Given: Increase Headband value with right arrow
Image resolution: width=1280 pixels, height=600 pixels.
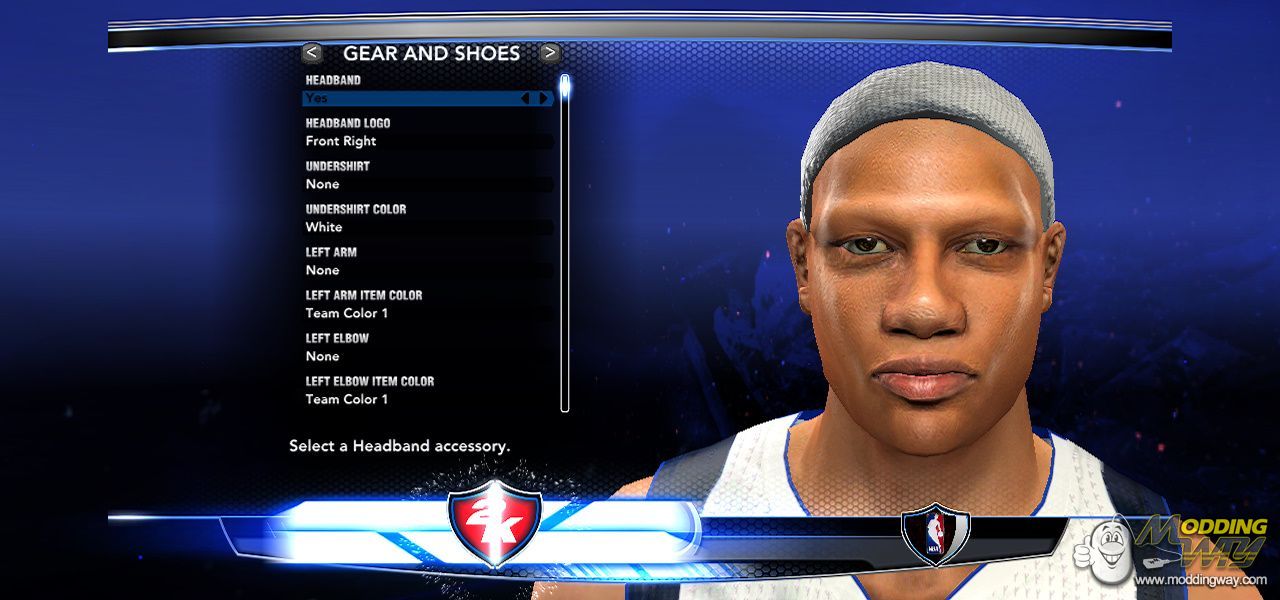Looking at the screenshot, I should (x=544, y=98).
